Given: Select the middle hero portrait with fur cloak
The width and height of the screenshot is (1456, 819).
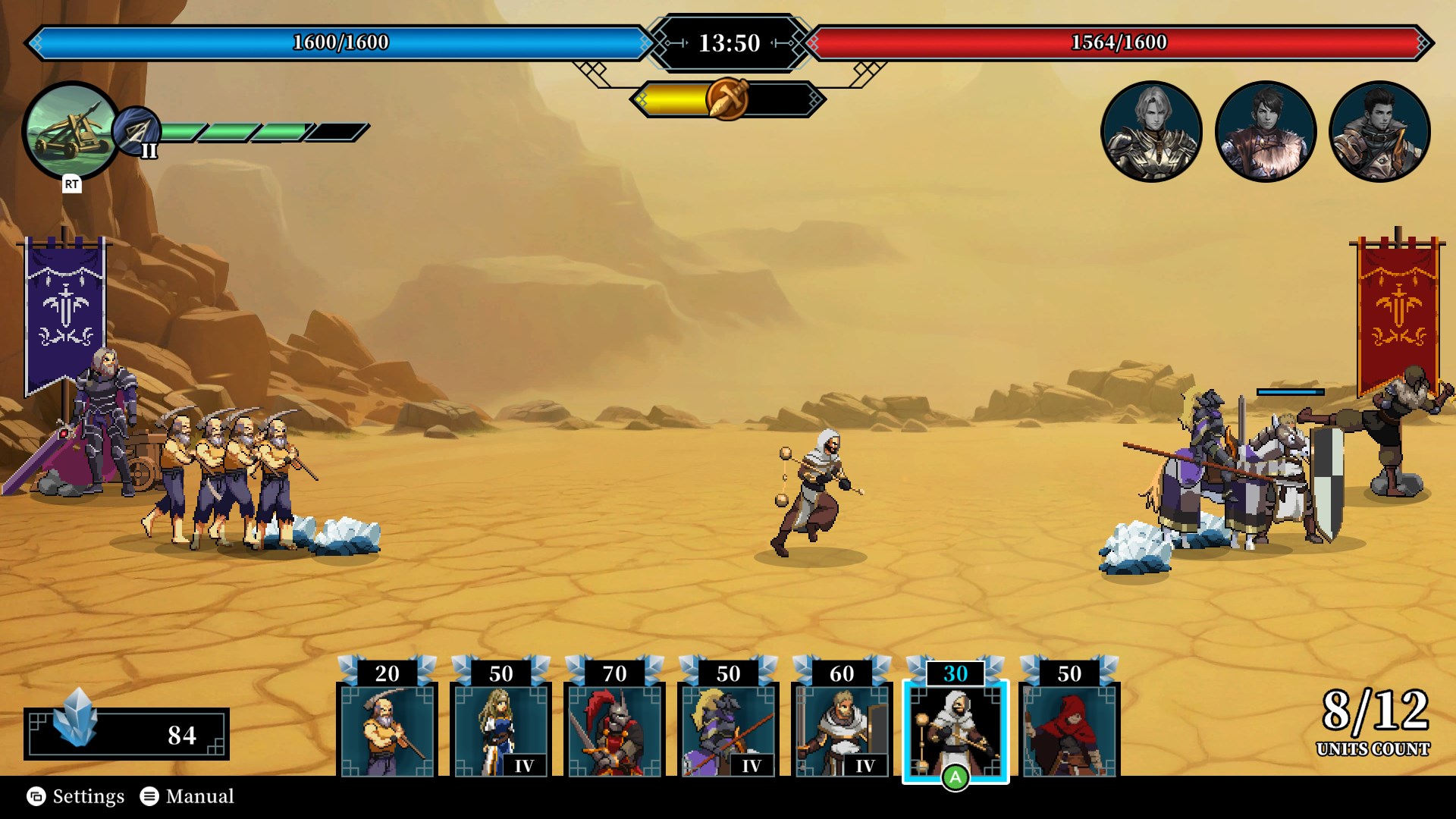Looking at the screenshot, I should point(1265,130).
